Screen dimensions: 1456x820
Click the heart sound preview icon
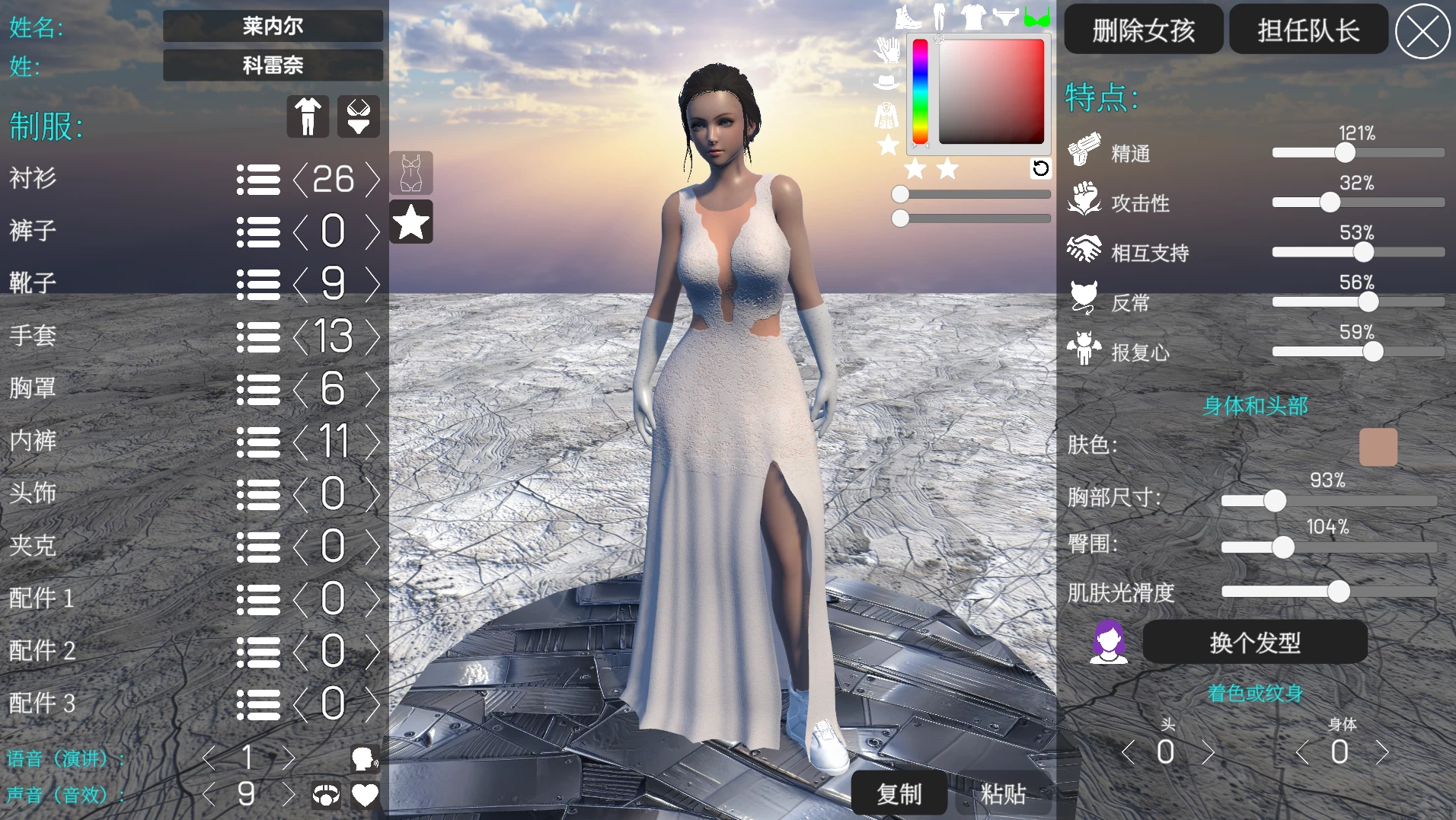pos(366,795)
